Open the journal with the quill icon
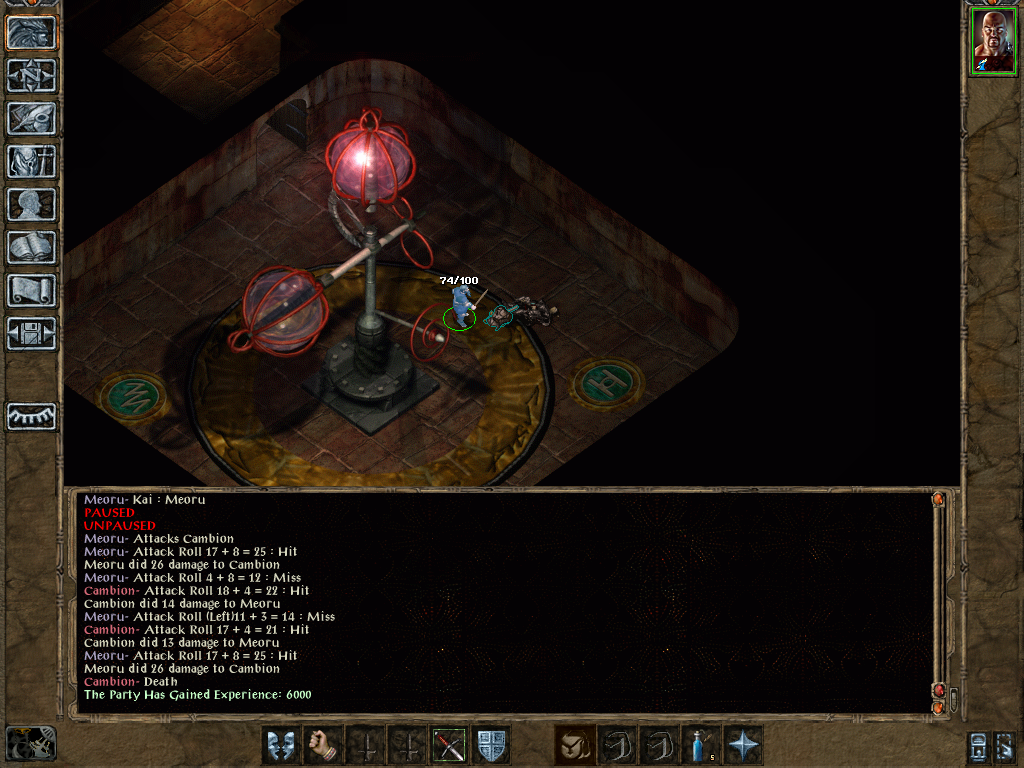The image size is (1024, 768). (x=32, y=118)
